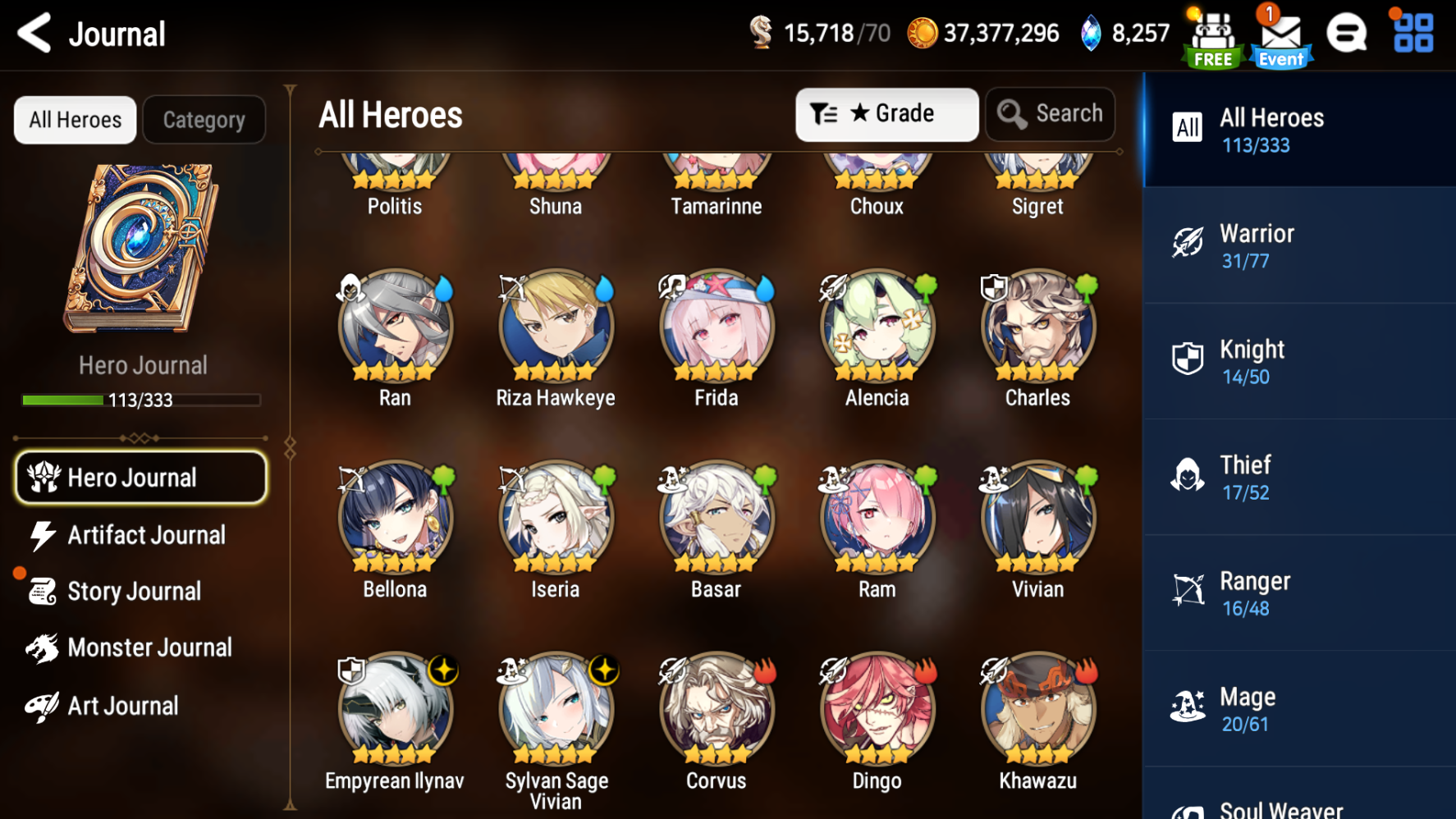This screenshot has width=1456, height=819.
Task: Select the Mage class filter
Action: click(1299, 710)
